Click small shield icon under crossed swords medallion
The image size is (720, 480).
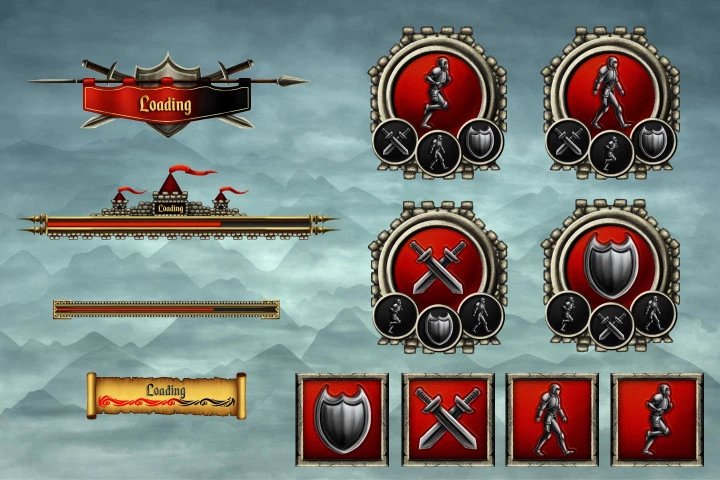[x=437, y=326]
